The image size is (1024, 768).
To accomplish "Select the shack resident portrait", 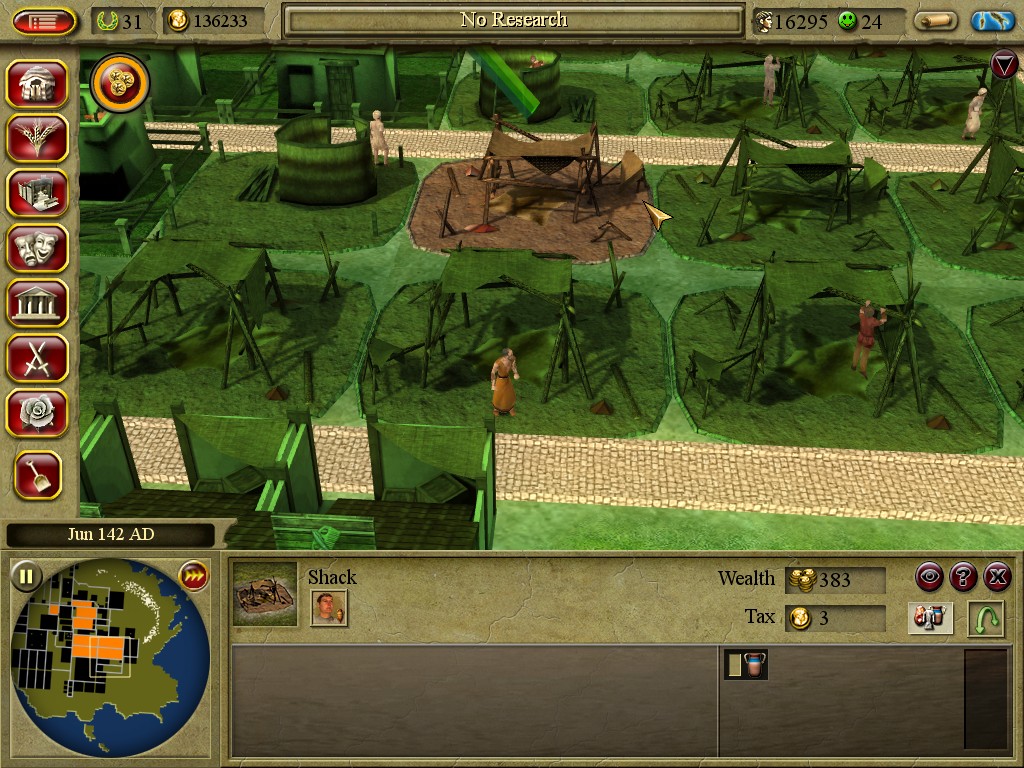I will (329, 608).
